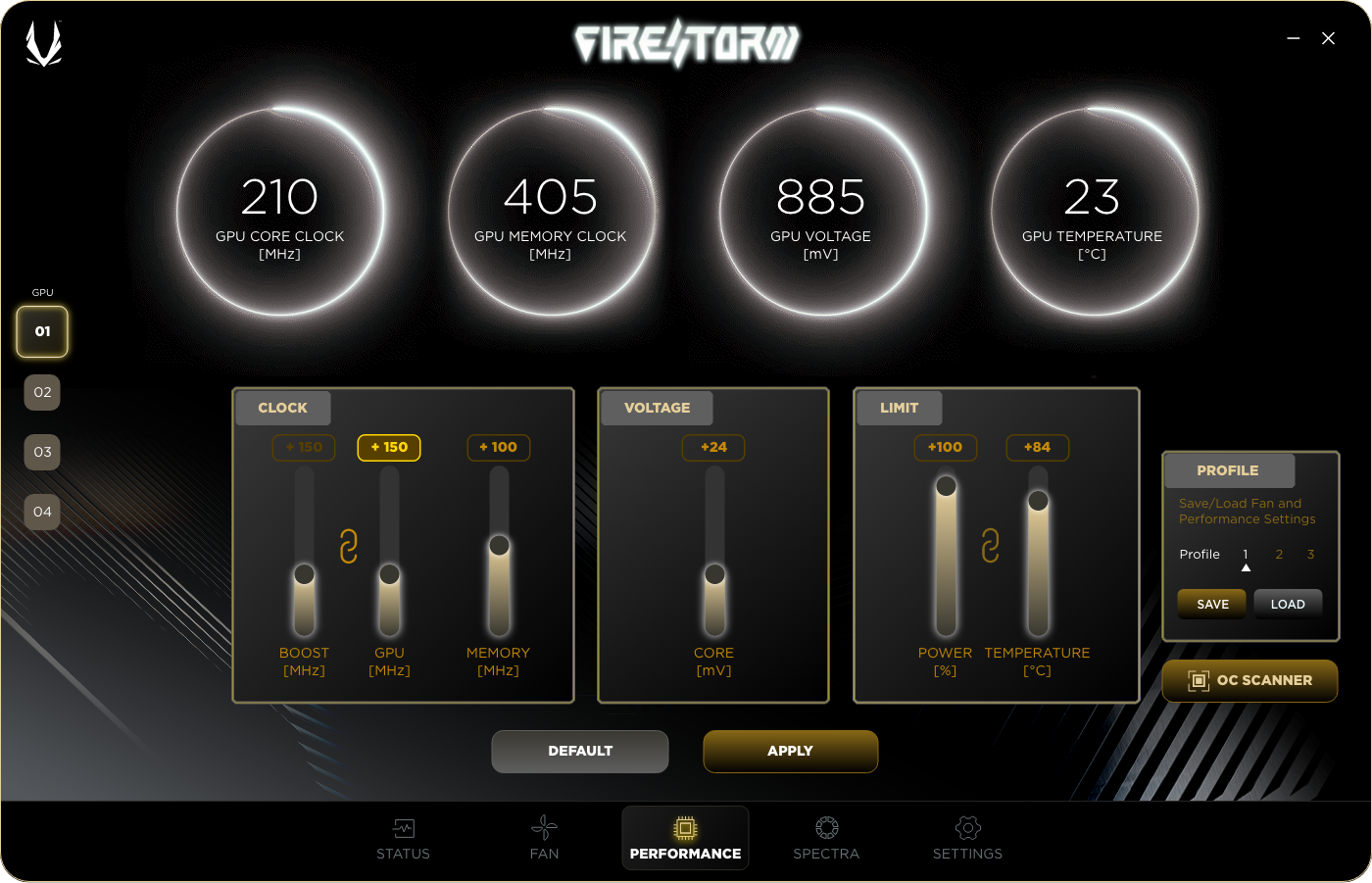Click the Performance chip icon
The height and width of the screenshot is (883, 1372).
(x=685, y=827)
